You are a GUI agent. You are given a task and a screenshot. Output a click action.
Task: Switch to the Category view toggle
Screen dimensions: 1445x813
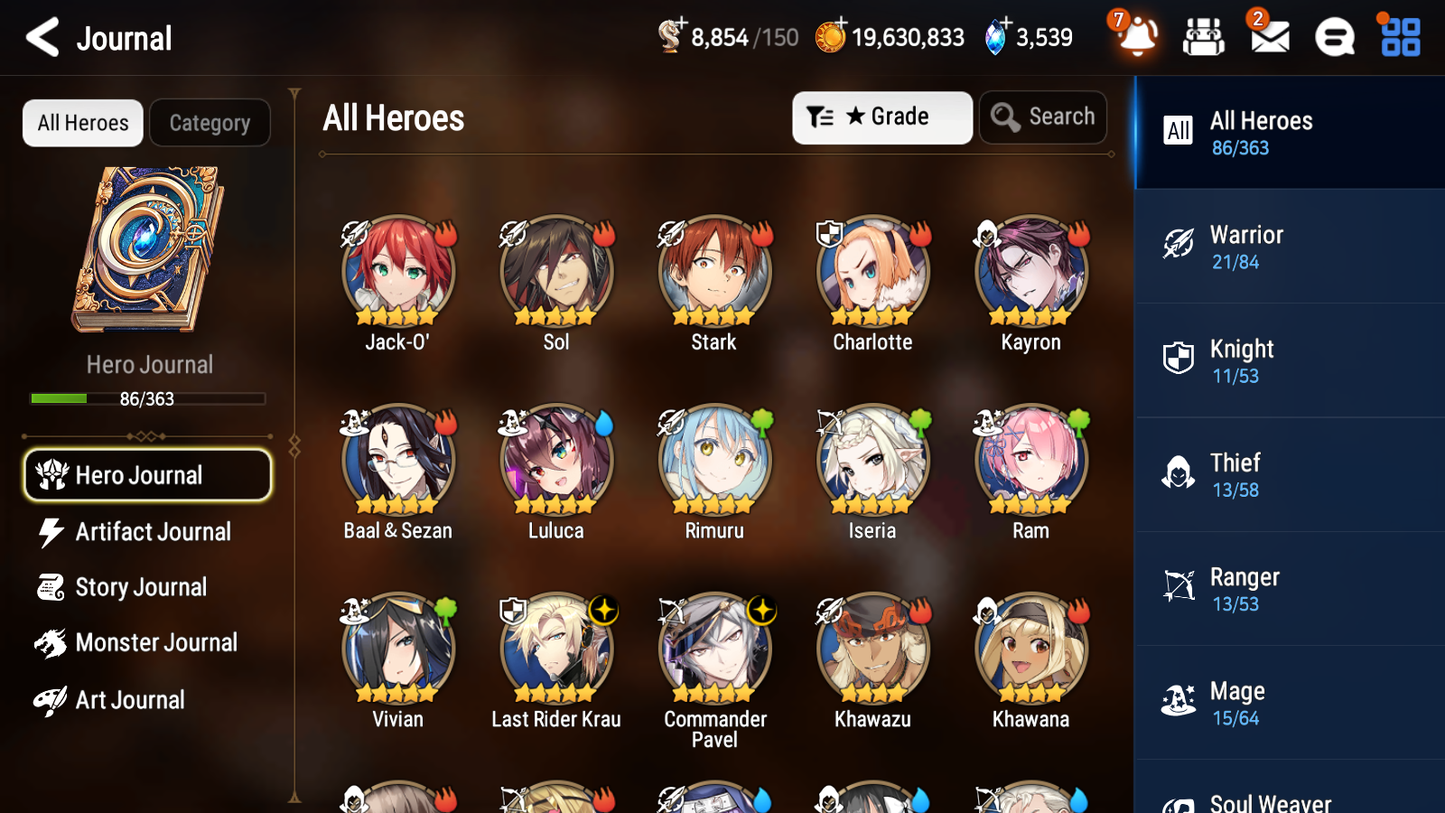point(210,123)
